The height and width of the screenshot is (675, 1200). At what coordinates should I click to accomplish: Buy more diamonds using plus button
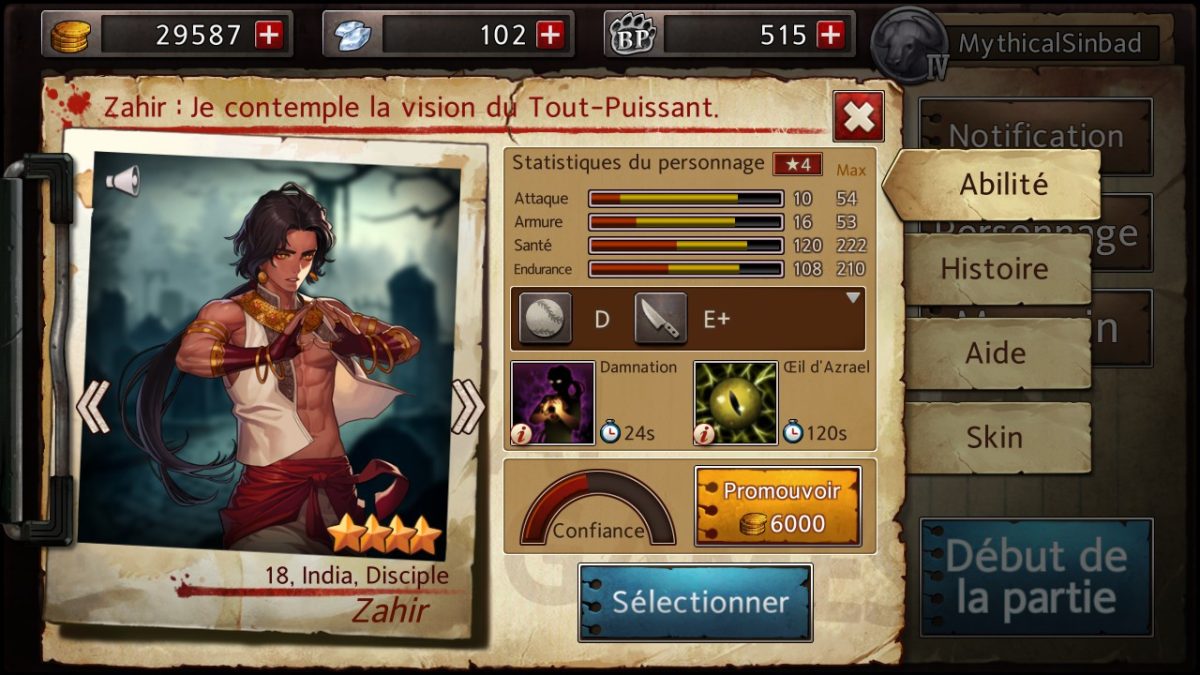tap(551, 35)
